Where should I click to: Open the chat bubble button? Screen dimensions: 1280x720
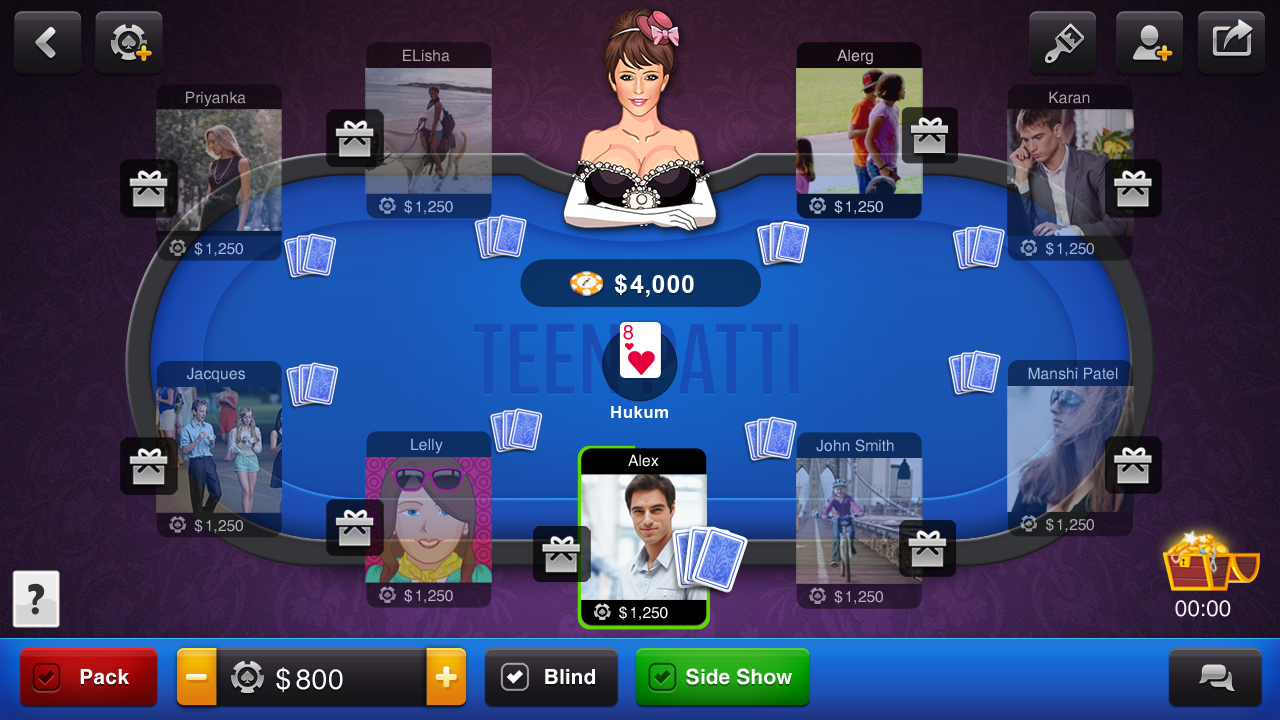click(x=1215, y=677)
